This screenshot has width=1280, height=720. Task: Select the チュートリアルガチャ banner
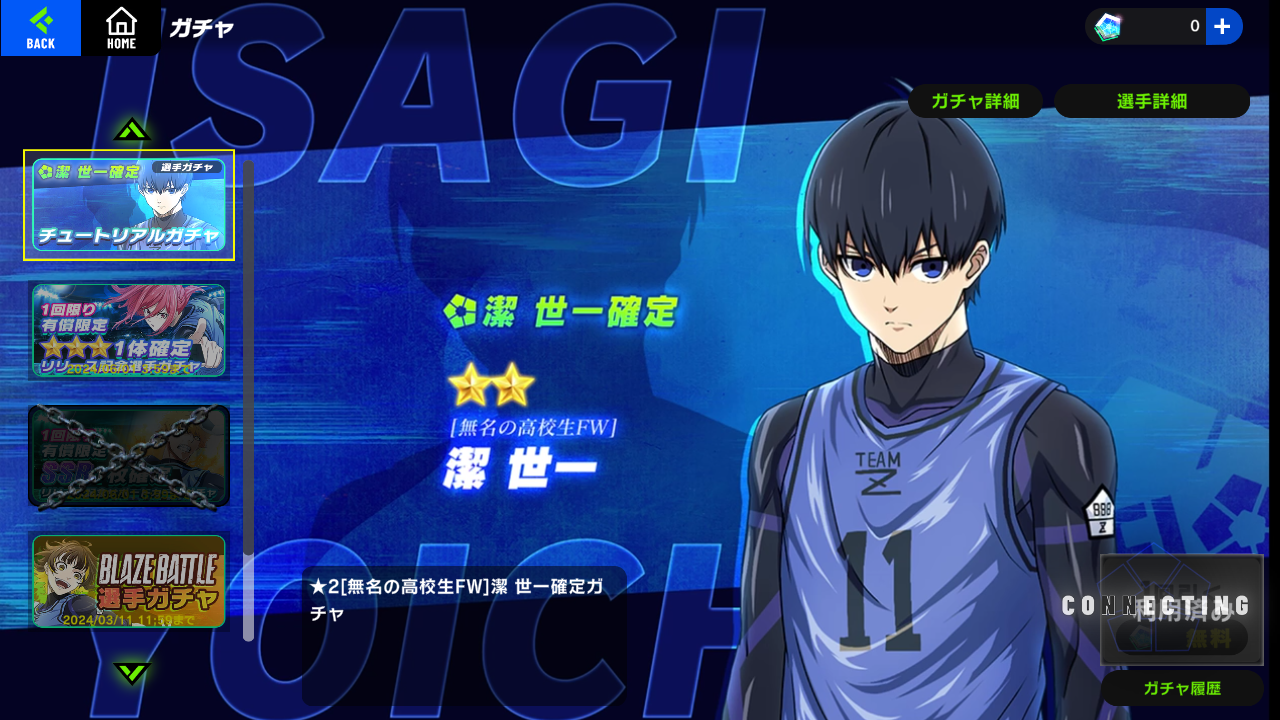(129, 205)
